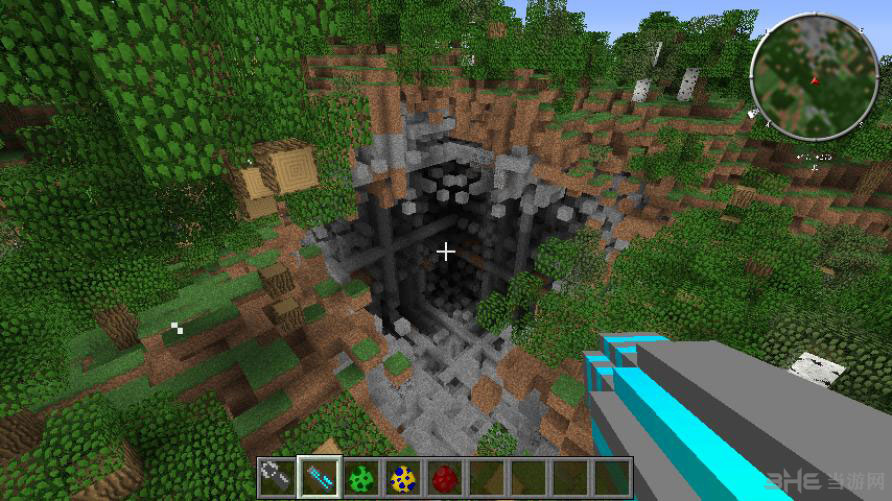
Task: Select the cyan-striped gun hotbar slot
Action: [320, 477]
